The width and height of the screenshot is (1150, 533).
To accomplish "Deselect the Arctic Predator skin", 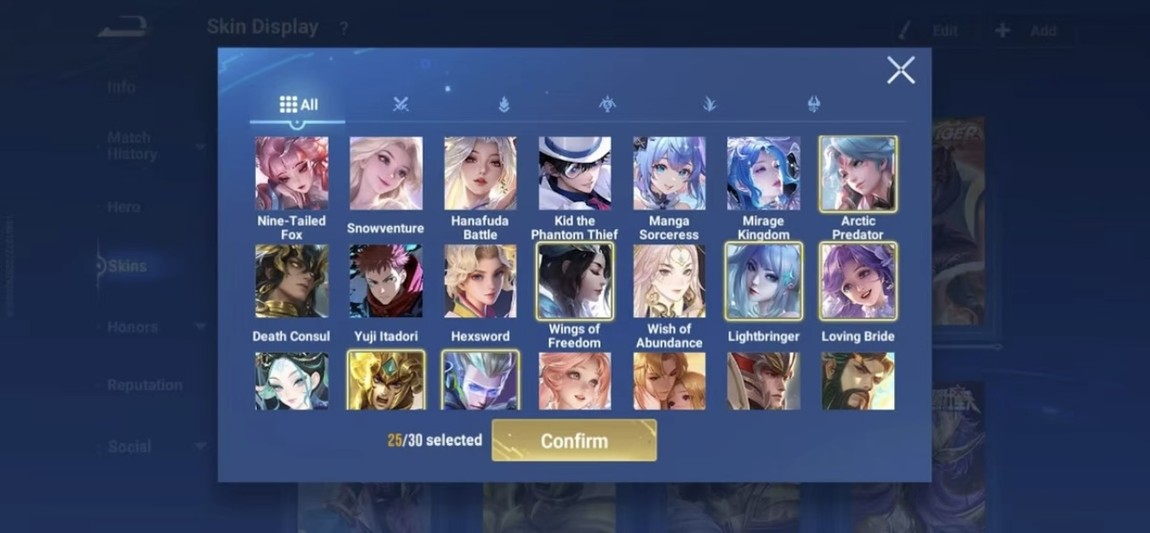I will click(858, 174).
